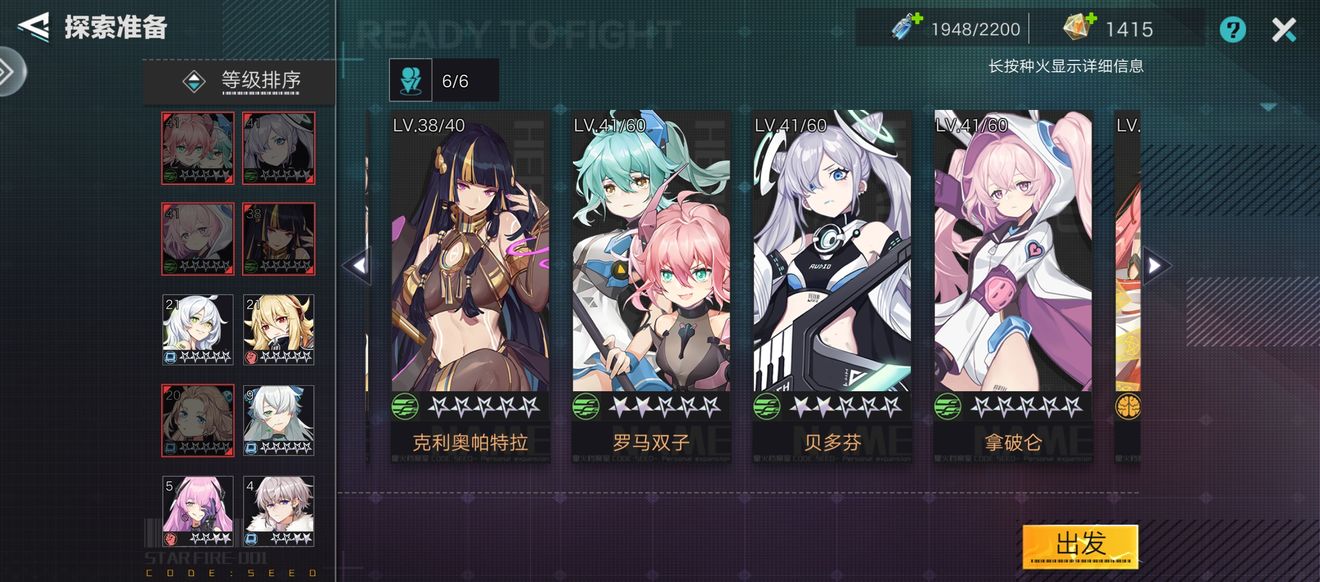Close the exploration prep screen with X

(1284, 30)
